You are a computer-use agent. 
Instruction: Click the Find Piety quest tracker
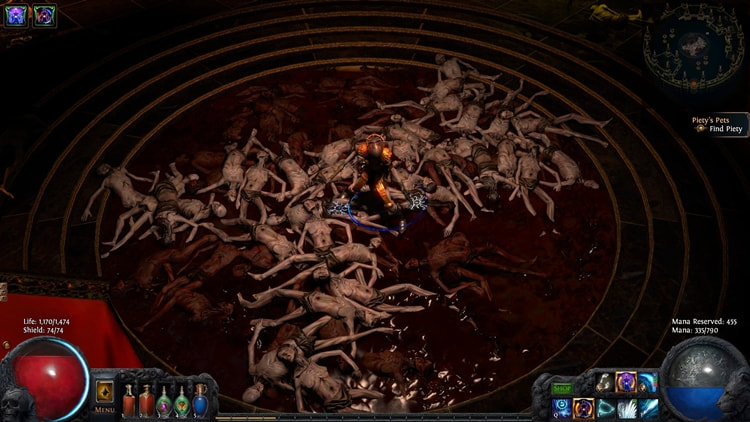(x=718, y=125)
